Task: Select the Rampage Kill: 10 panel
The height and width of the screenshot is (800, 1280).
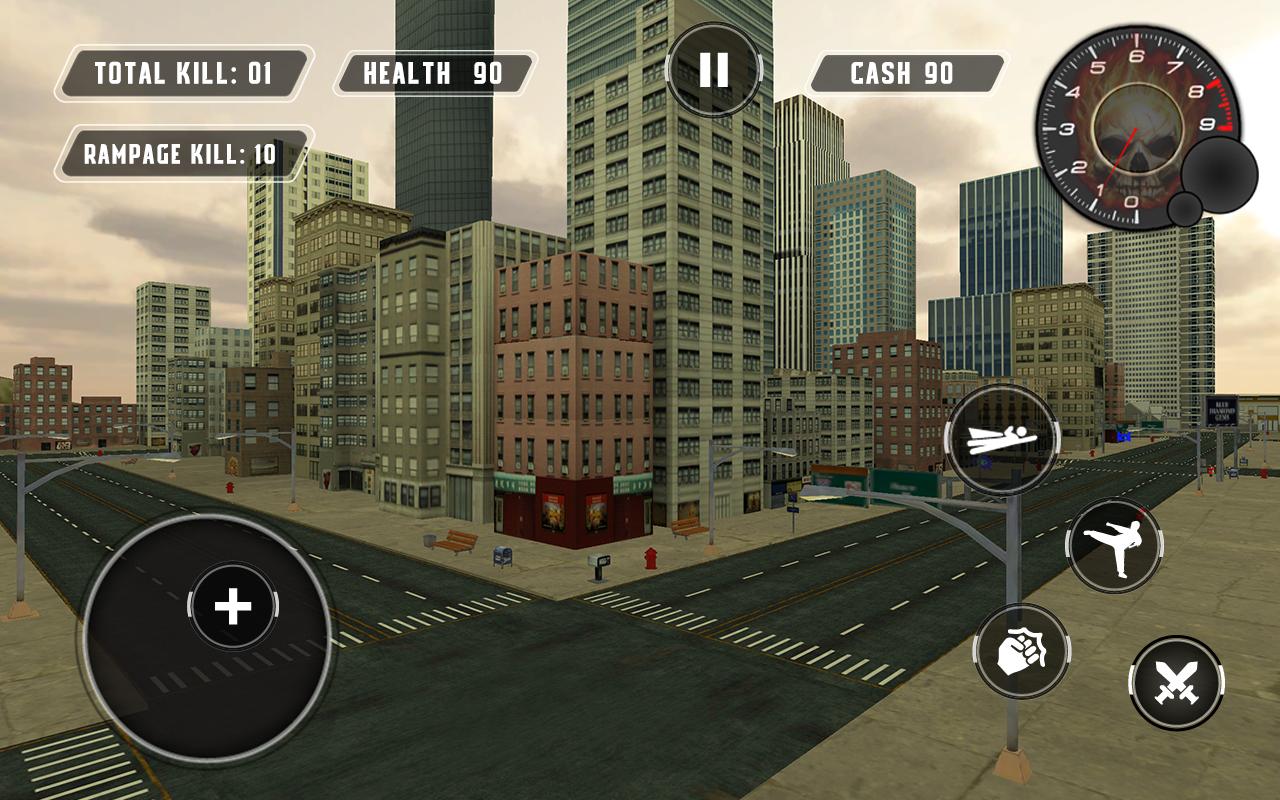Action: pyautogui.click(x=183, y=152)
